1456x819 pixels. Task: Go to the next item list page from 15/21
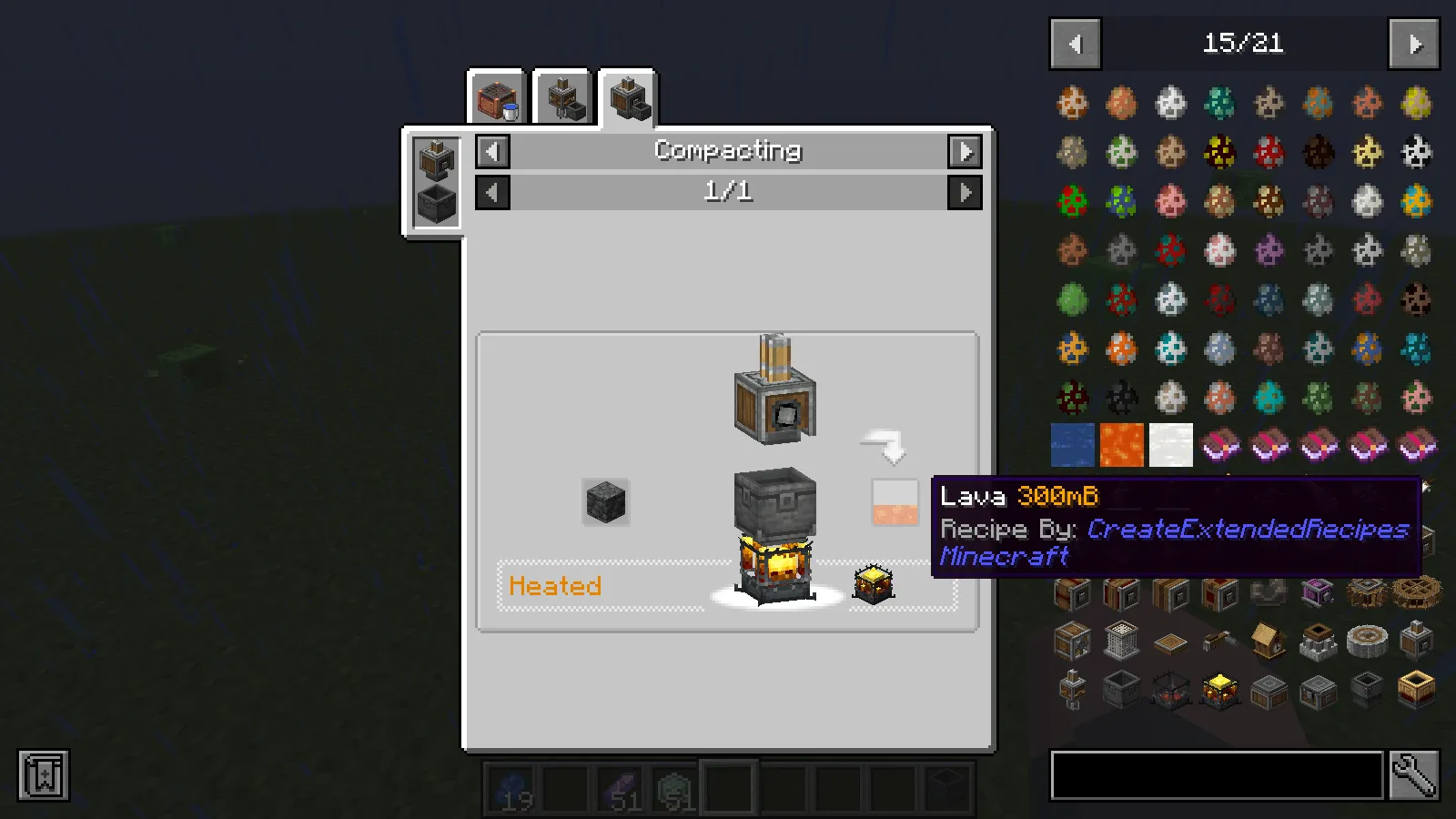click(1414, 44)
